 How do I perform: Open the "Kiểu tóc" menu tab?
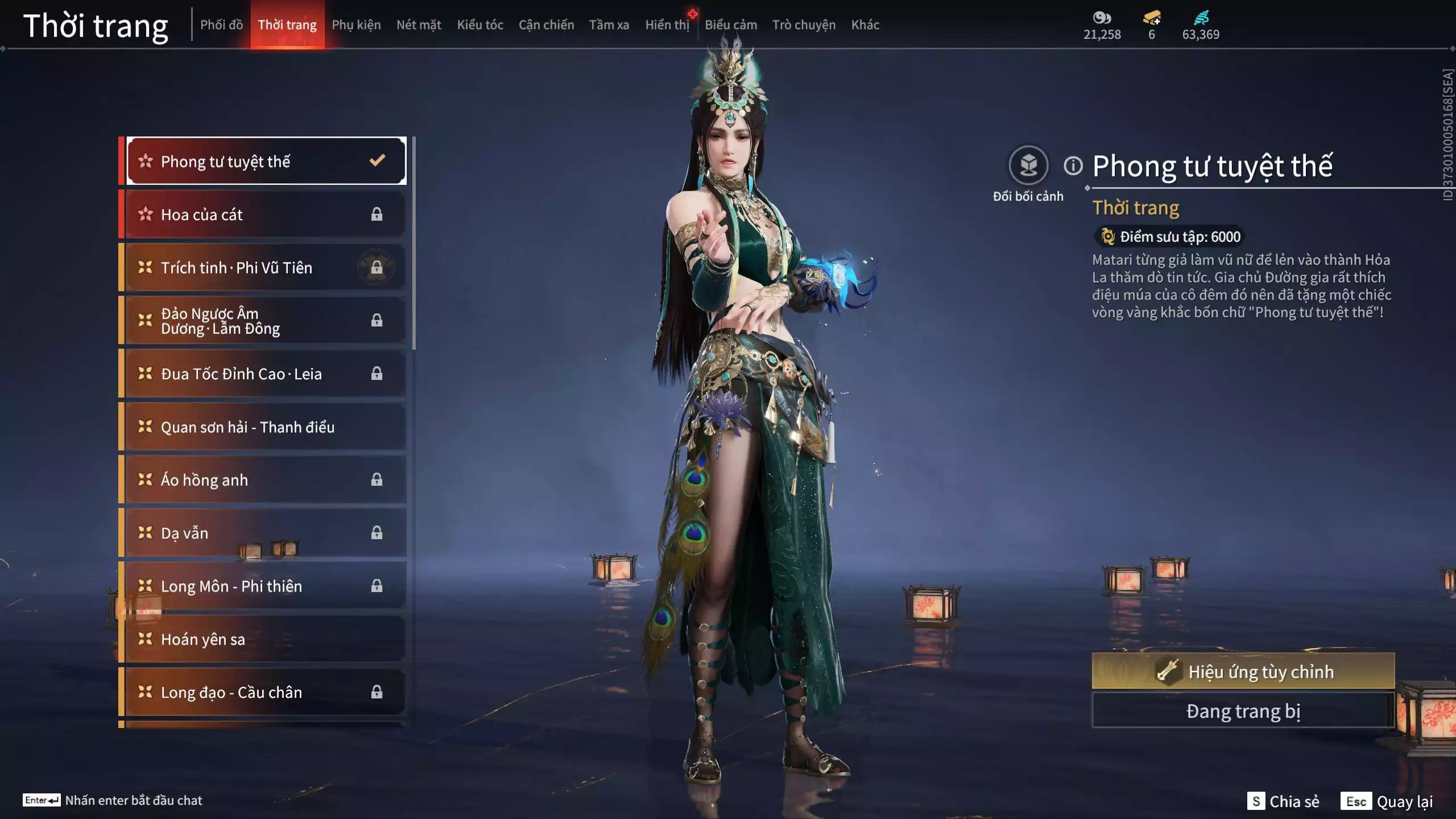point(479,24)
